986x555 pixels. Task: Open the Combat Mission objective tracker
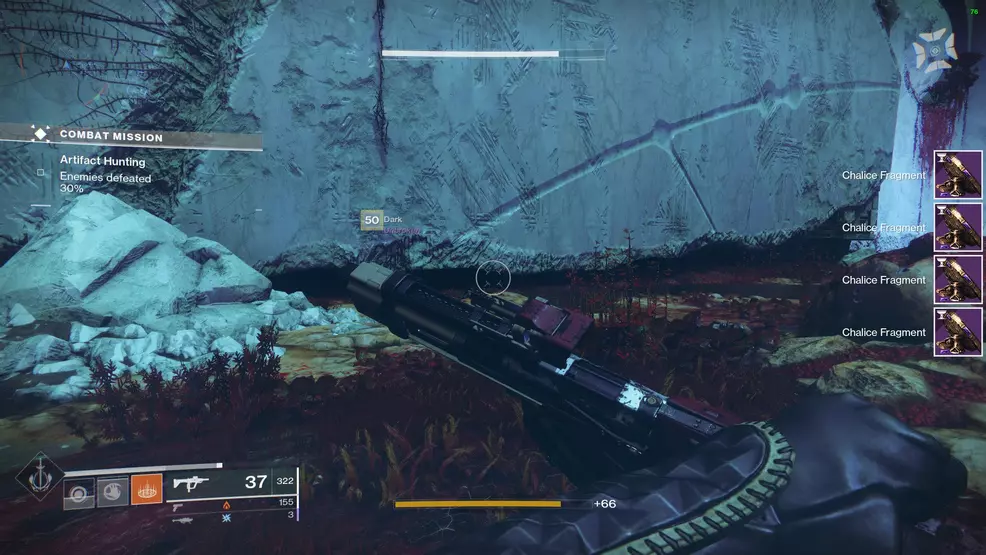point(110,136)
